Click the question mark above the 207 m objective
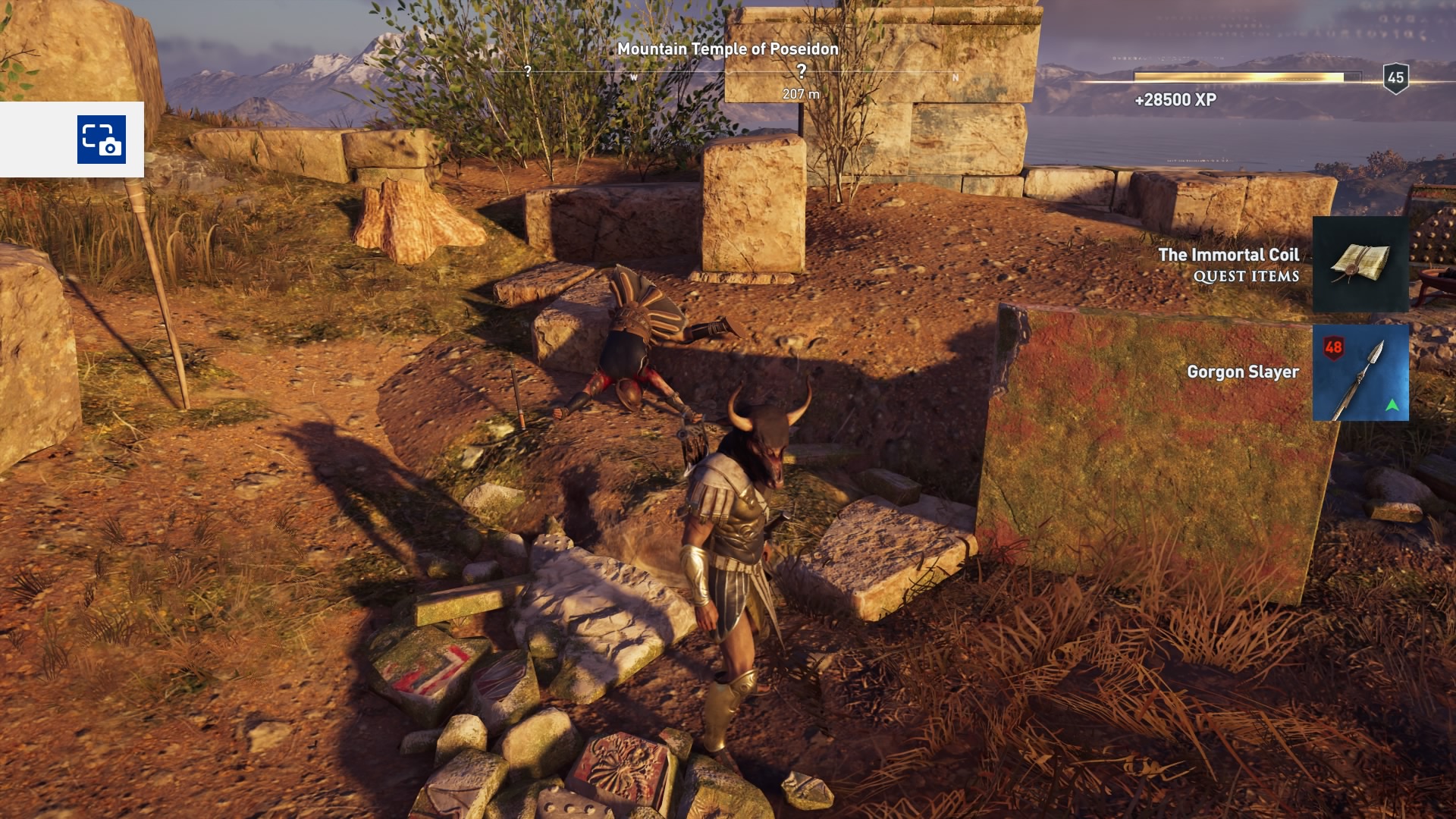The height and width of the screenshot is (819, 1456). click(x=801, y=69)
